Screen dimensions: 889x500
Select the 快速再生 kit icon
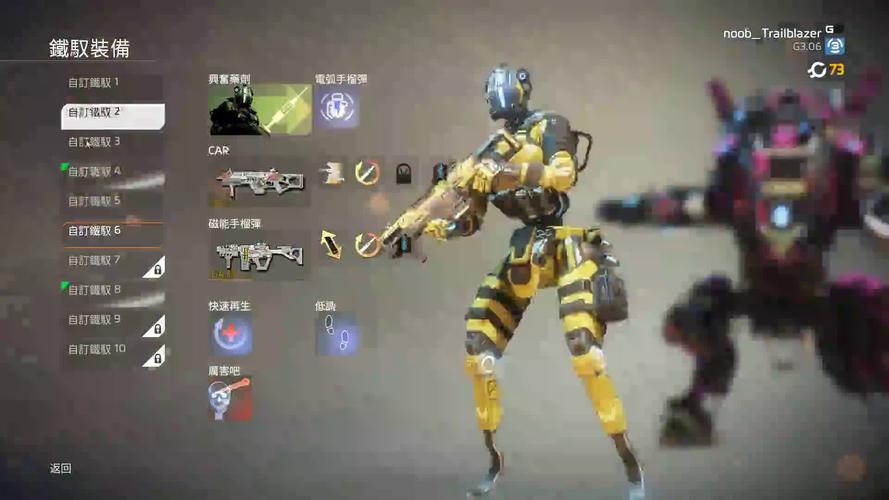pos(230,335)
